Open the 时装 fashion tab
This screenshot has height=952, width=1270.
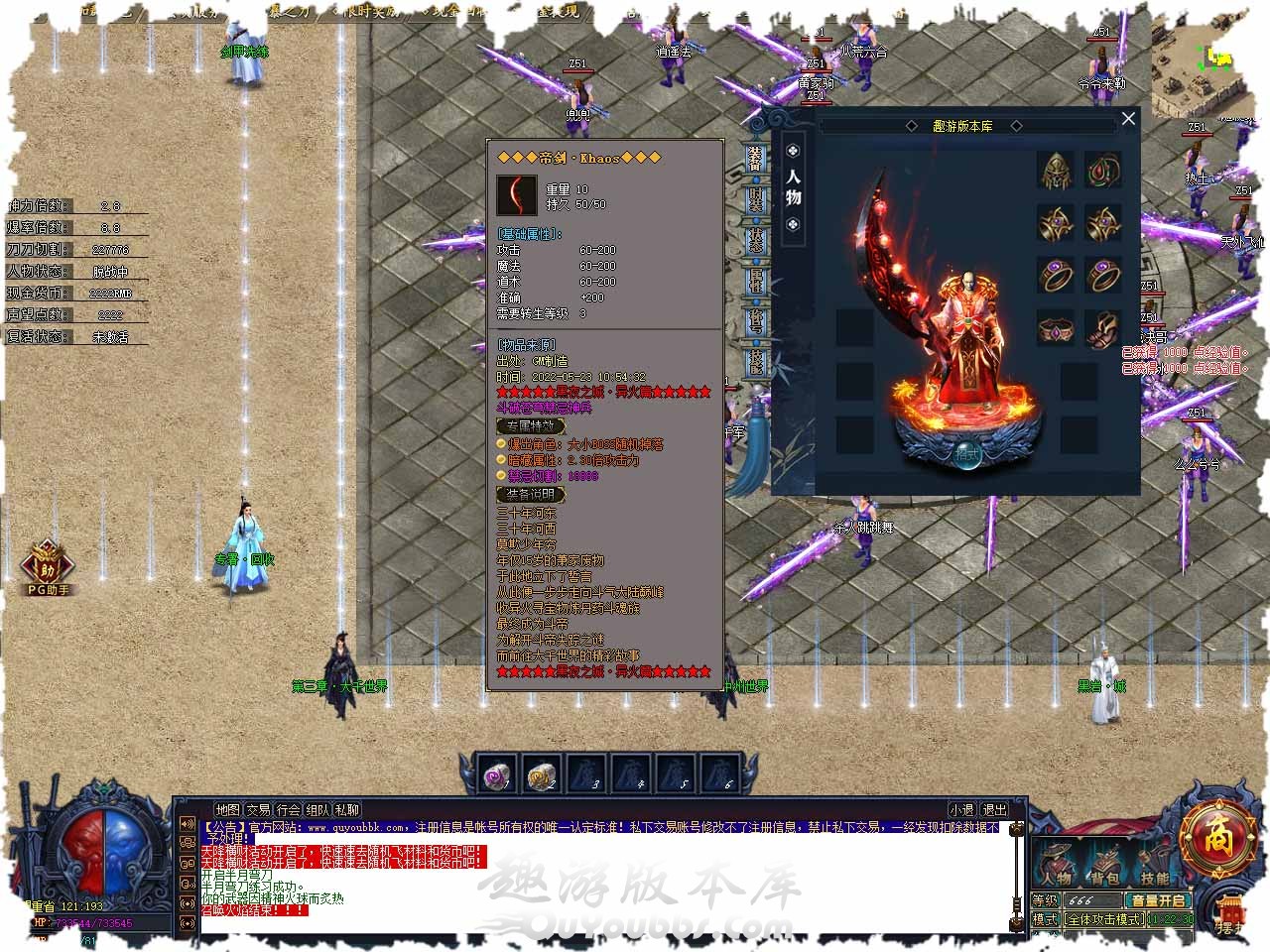pyautogui.click(x=757, y=199)
